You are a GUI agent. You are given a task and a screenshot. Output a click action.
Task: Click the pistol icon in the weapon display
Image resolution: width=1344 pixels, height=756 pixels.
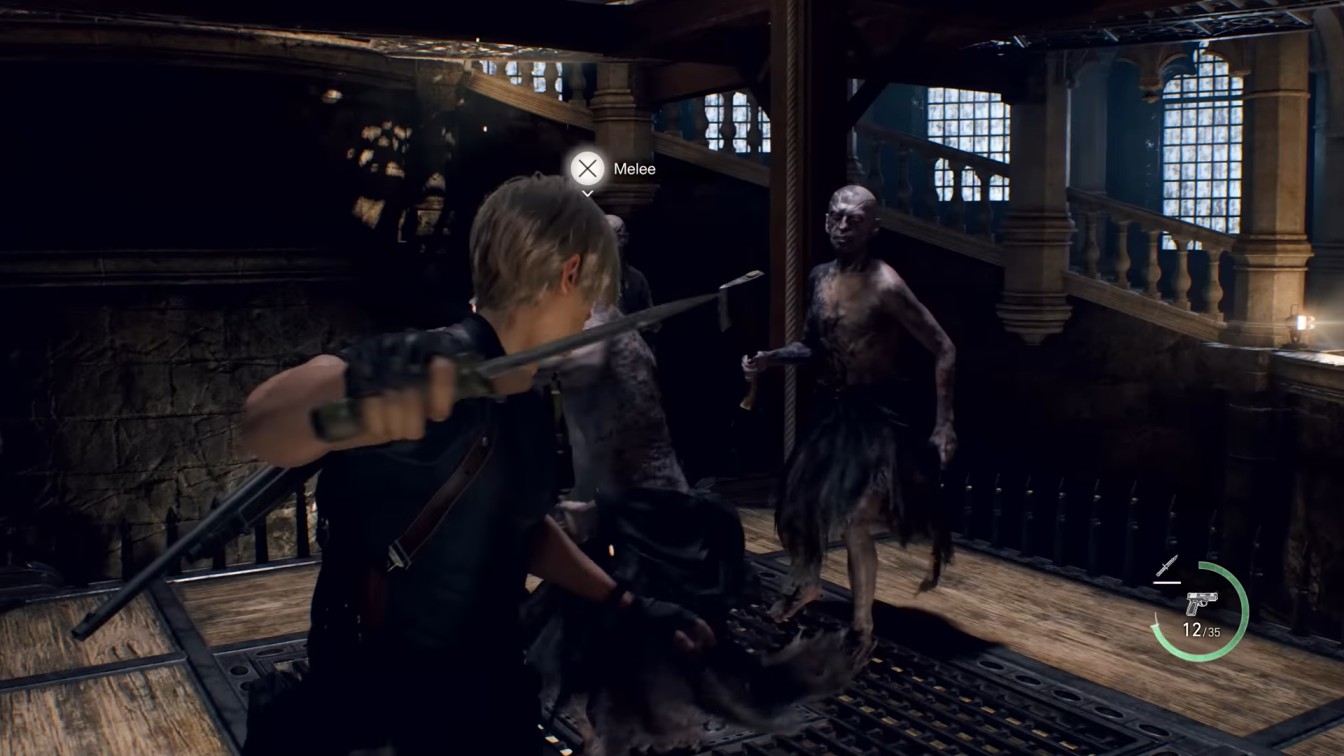coord(1202,601)
